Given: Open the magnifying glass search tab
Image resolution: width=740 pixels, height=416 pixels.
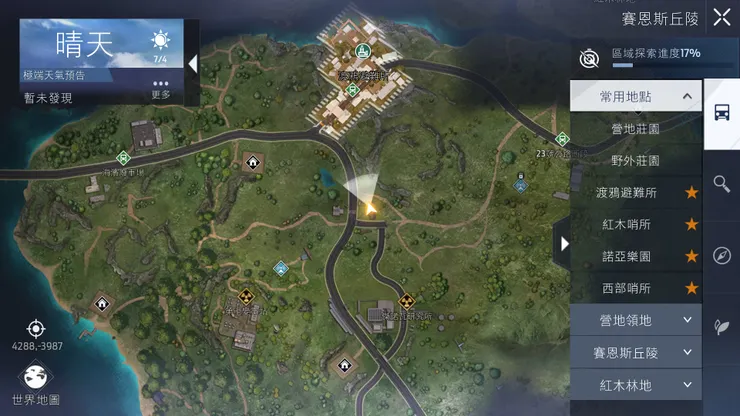Looking at the screenshot, I should coord(721,183).
